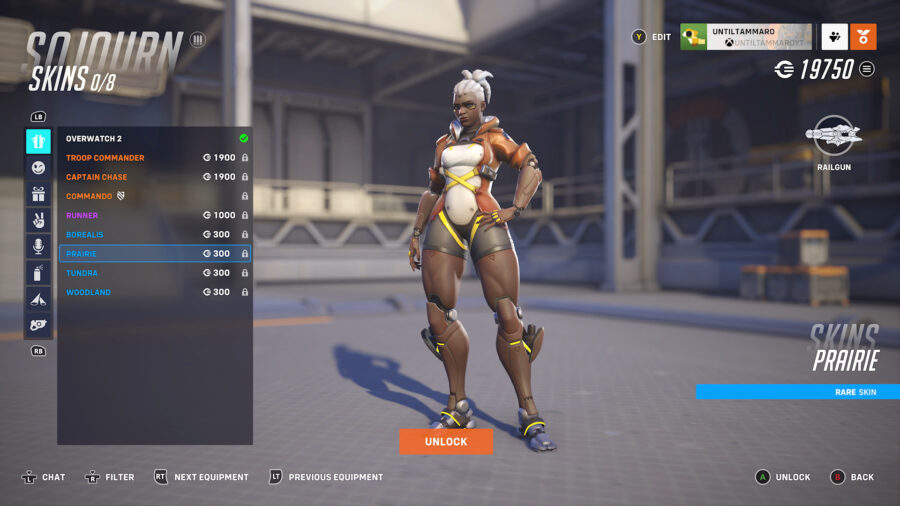Open the social group icon button
This screenshot has height=506, width=900.
click(x=835, y=37)
